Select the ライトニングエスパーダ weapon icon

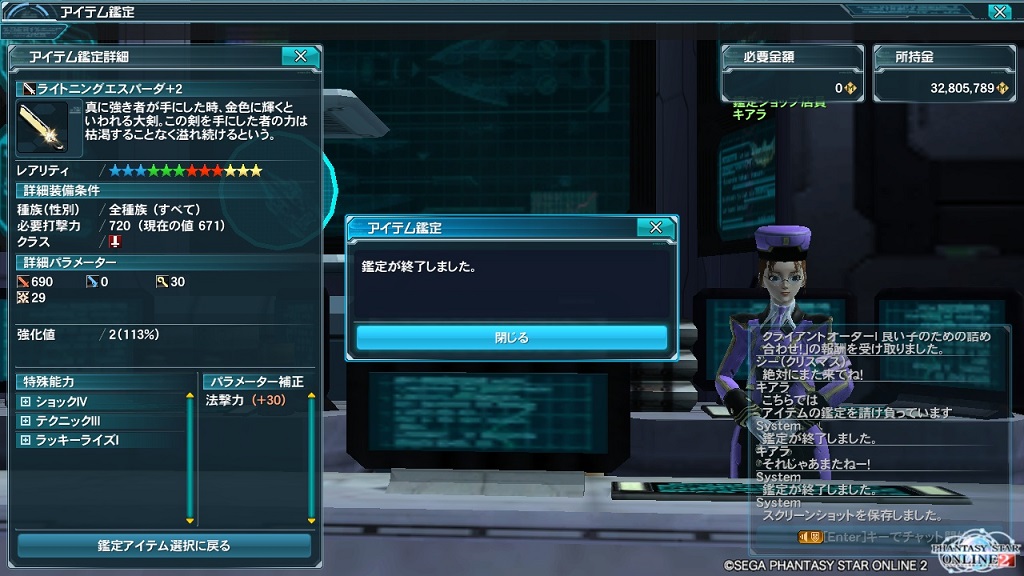[x=42, y=127]
